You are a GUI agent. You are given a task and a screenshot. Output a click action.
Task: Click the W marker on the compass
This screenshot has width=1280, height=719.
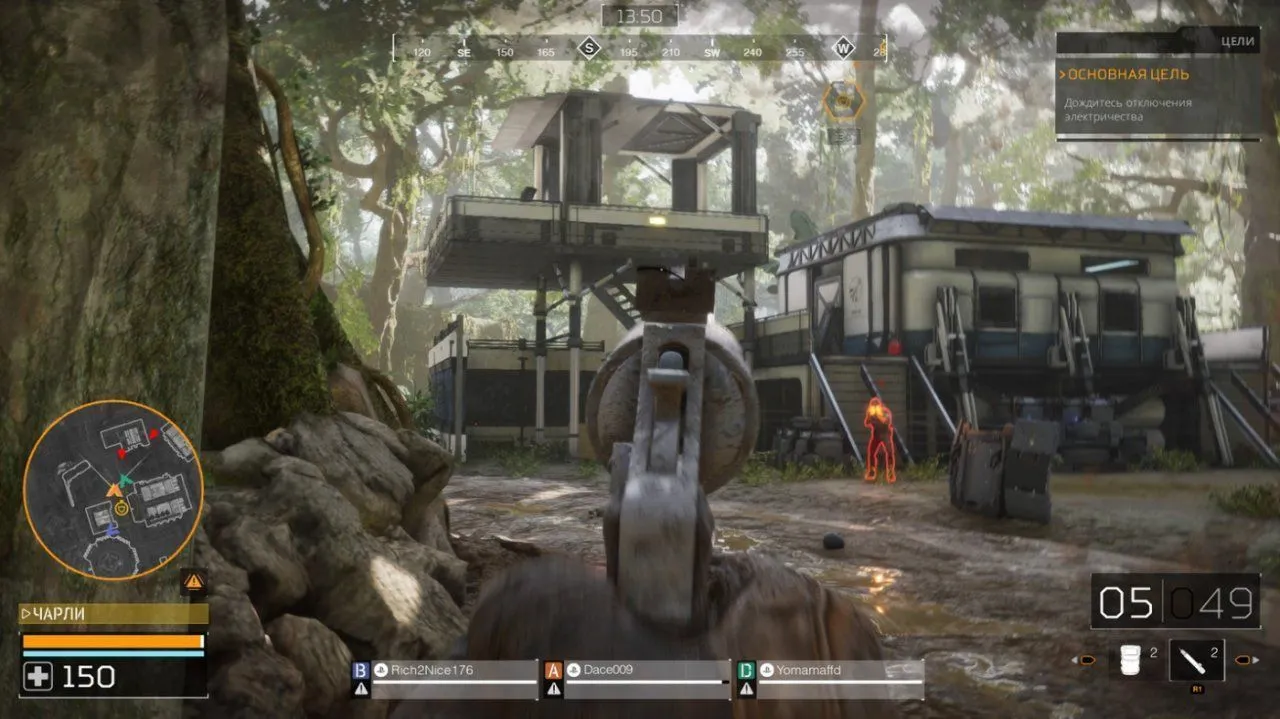(843, 49)
